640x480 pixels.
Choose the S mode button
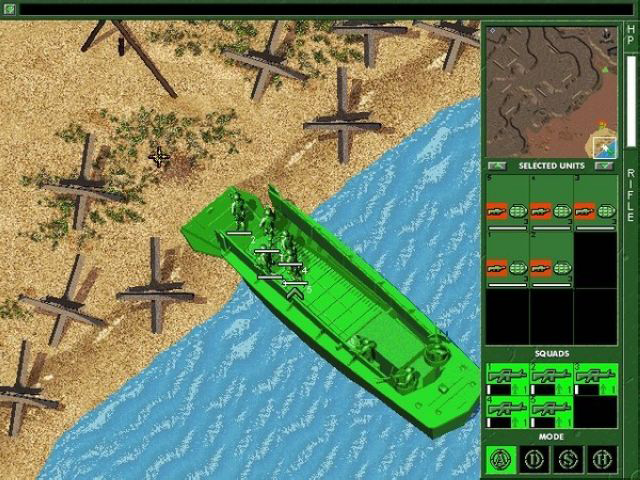(x=567, y=460)
